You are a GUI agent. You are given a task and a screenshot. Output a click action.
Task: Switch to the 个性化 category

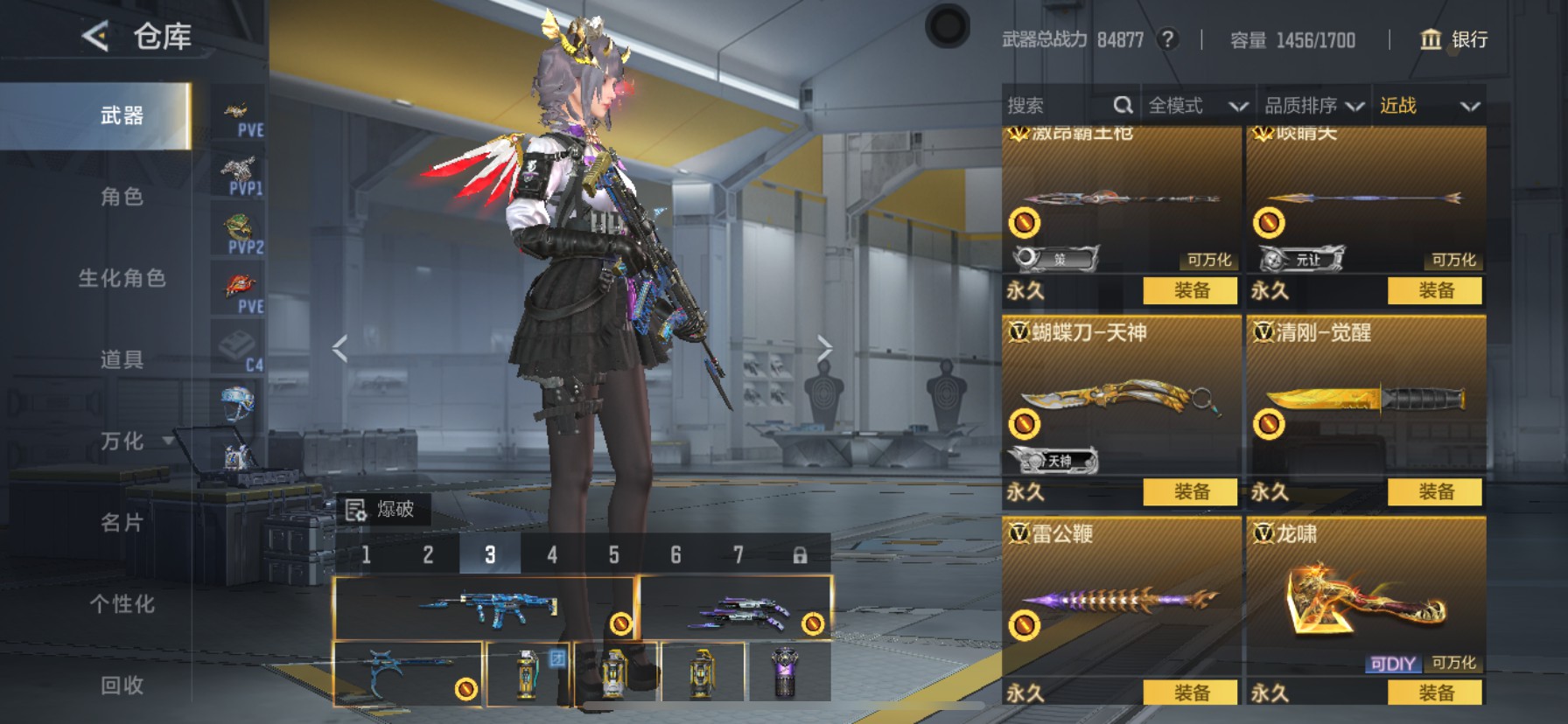coord(122,603)
